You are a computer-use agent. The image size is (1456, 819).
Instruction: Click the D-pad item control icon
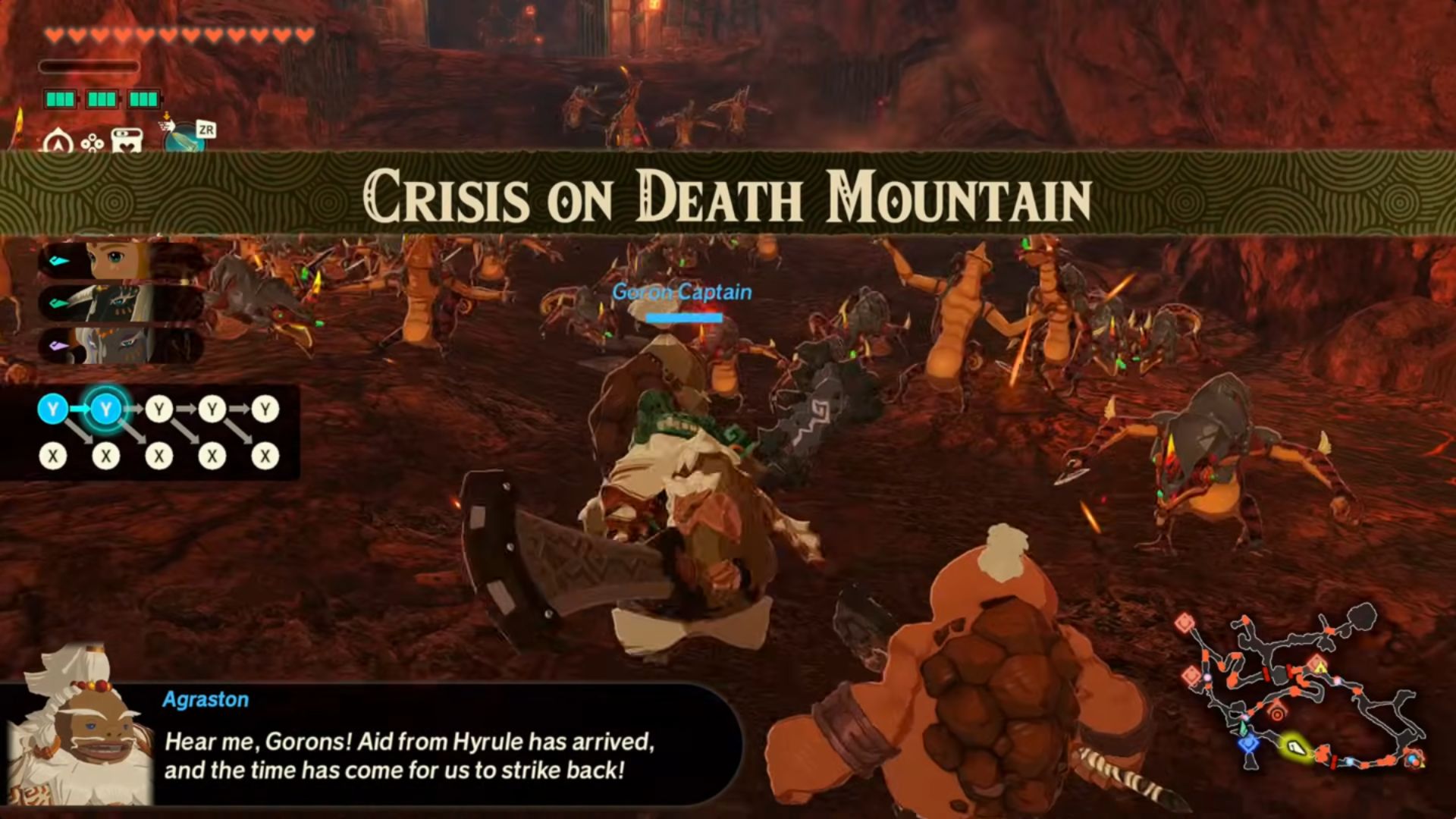(93, 143)
